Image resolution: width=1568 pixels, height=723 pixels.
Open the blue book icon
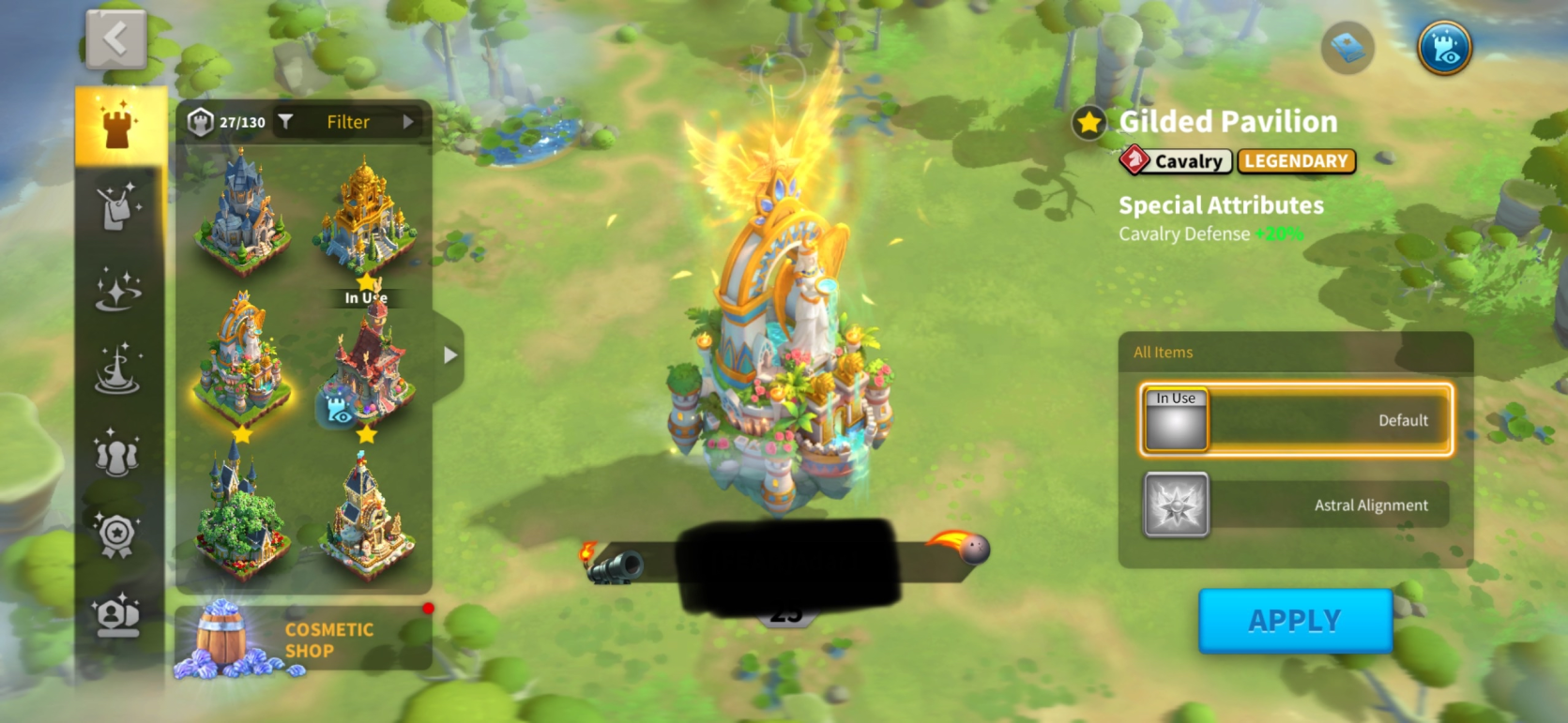[1347, 48]
